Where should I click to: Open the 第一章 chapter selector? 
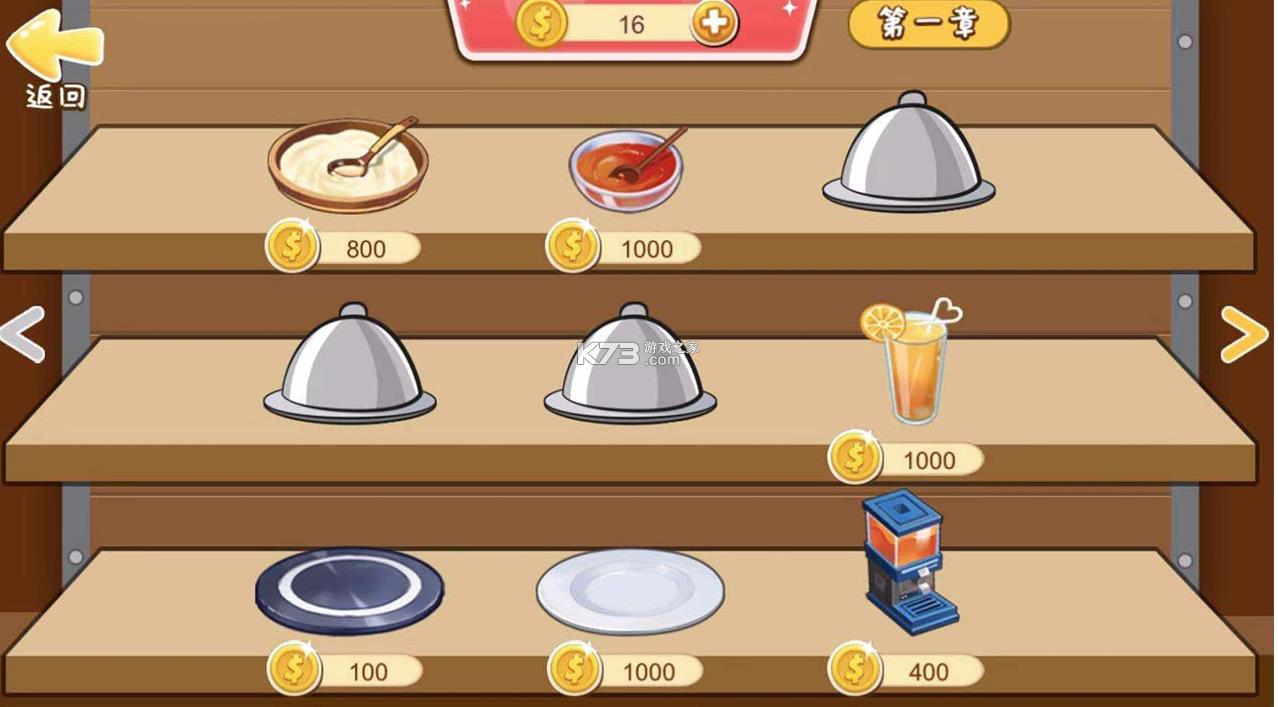pos(929,25)
